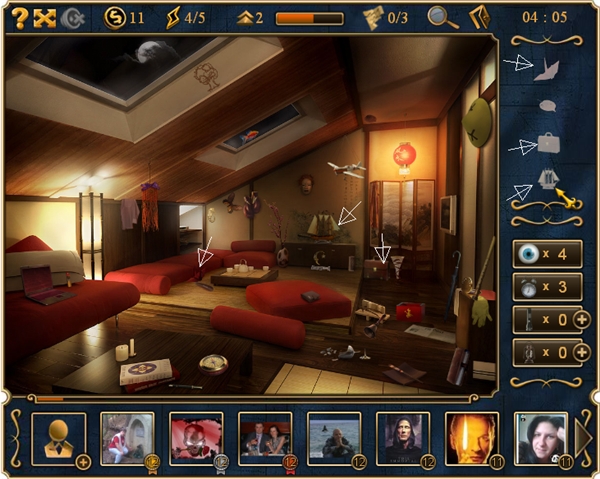The height and width of the screenshot is (479, 600).
Task: Select the suitcase silhouette in item list
Action: 547,143
